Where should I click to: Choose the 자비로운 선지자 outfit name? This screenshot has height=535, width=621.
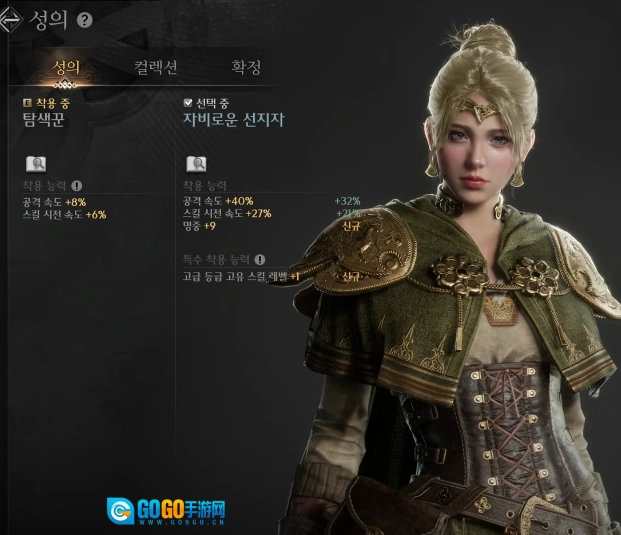(x=233, y=119)
